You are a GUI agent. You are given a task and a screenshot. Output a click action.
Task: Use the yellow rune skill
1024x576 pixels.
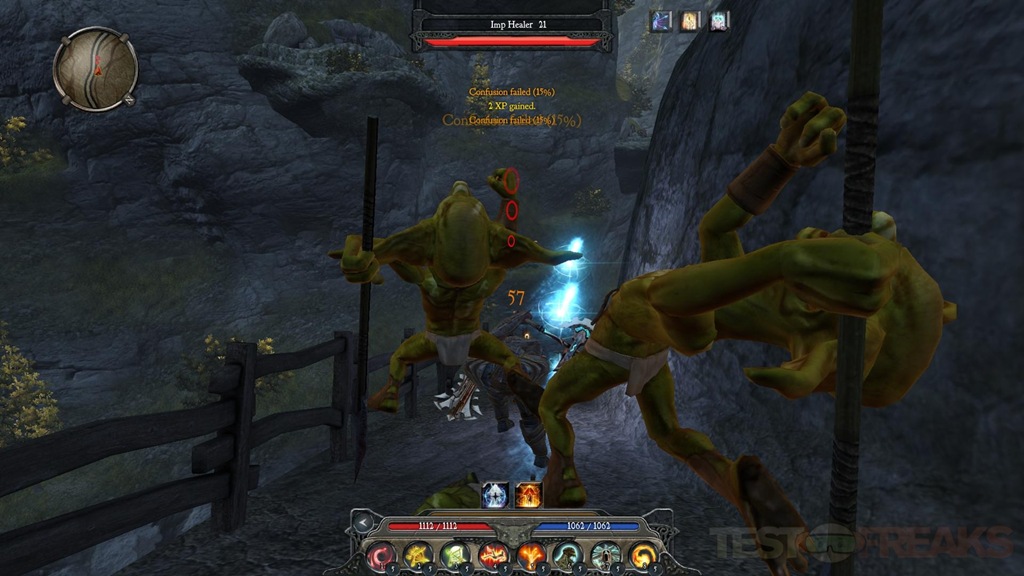[x=417, y=554]
